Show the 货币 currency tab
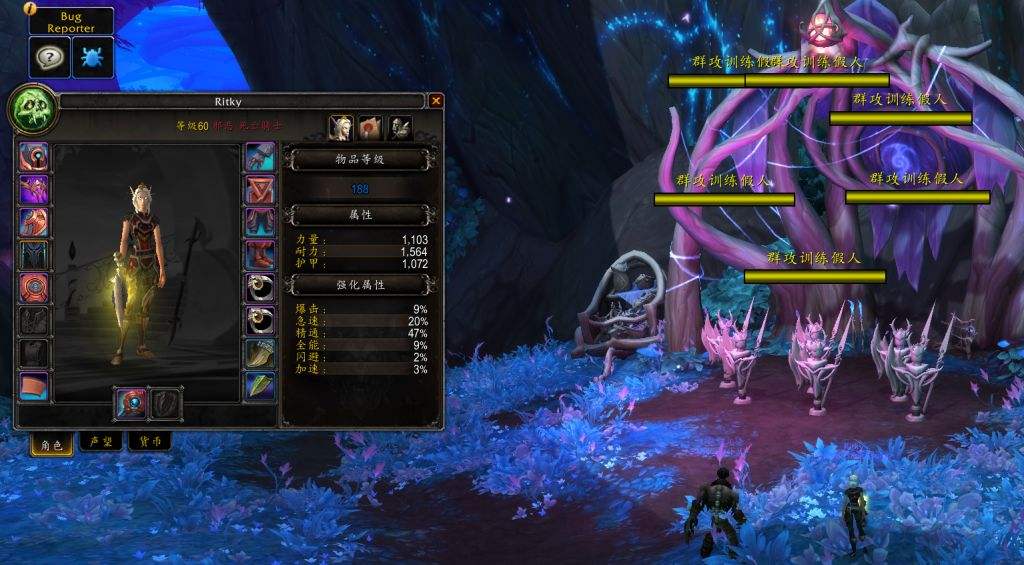This screenshot has height=565, width=1024. (149, 442)
